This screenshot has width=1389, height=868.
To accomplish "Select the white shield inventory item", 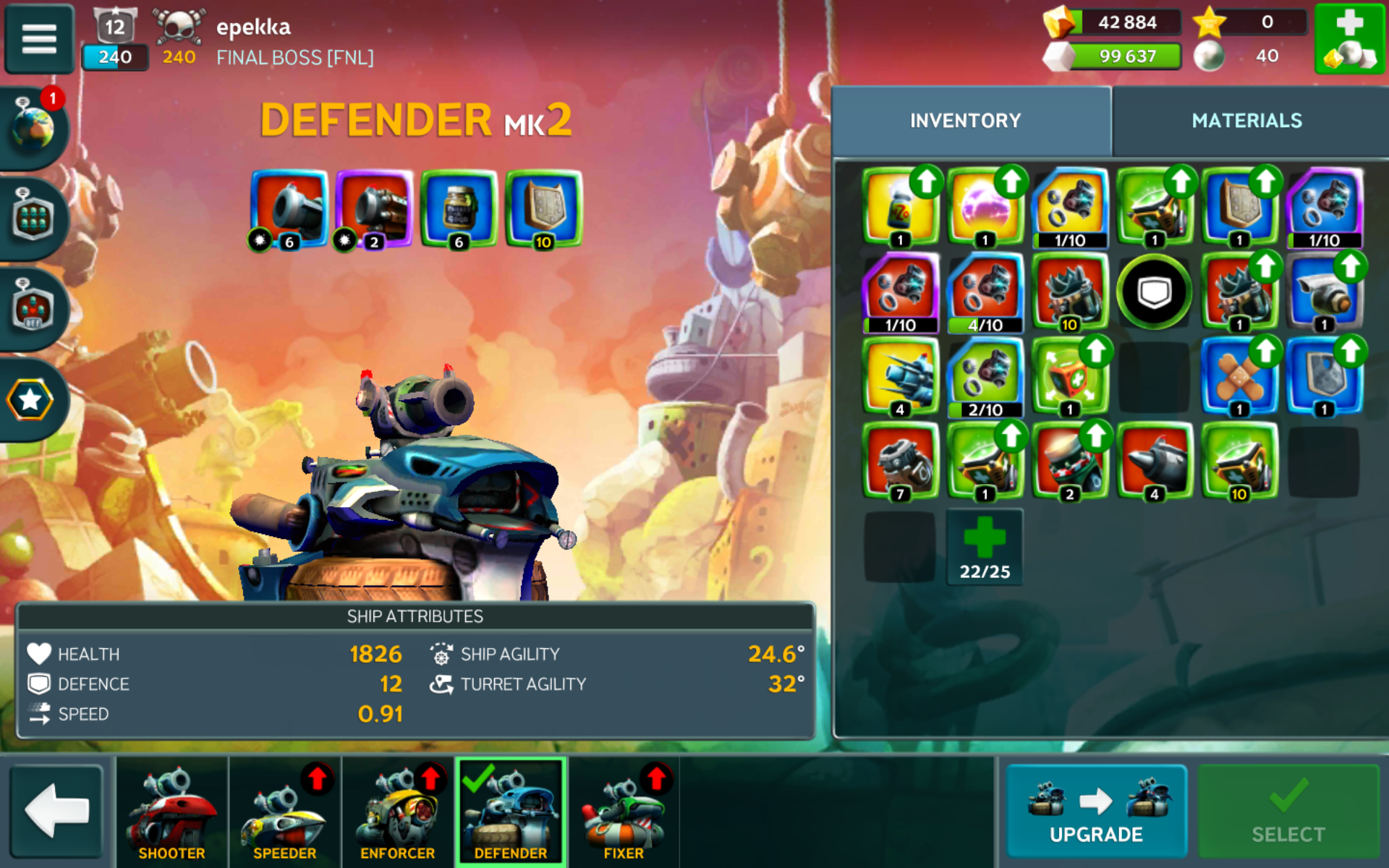I will click(1154, 292).
